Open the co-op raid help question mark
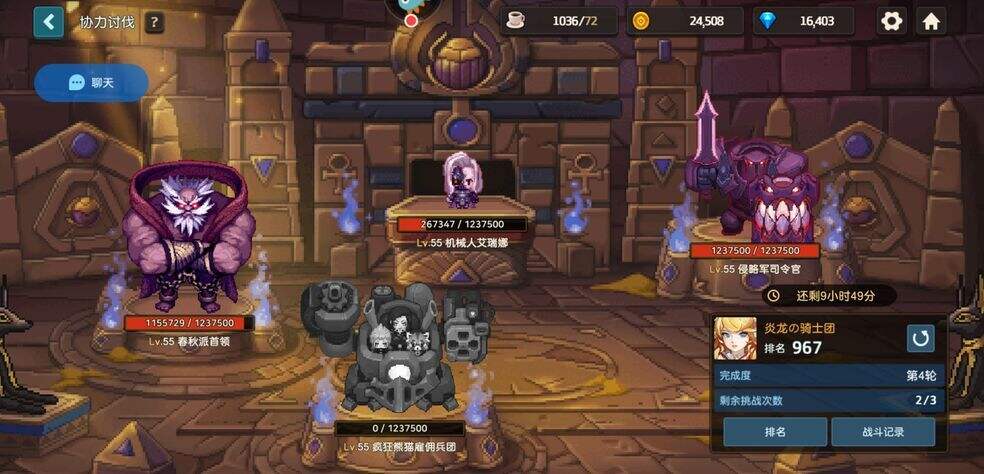Image resolution: width=984 pixels, height=474 pixels. tap(153, 22)
